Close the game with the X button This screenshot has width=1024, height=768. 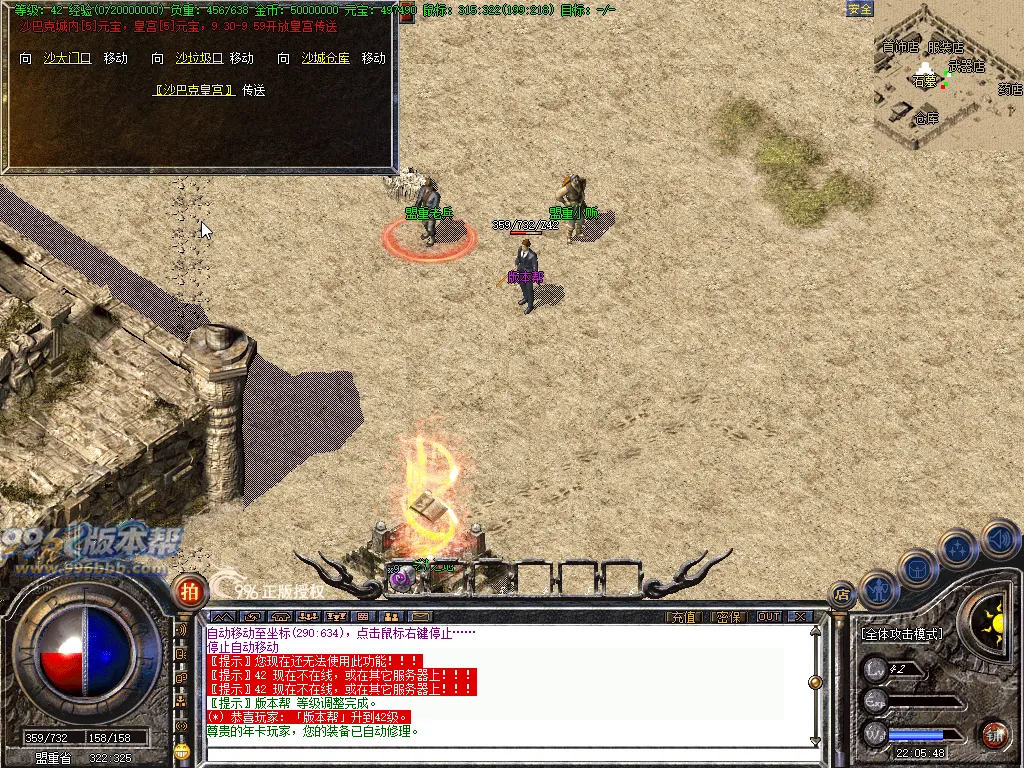[x=800, y=617]
